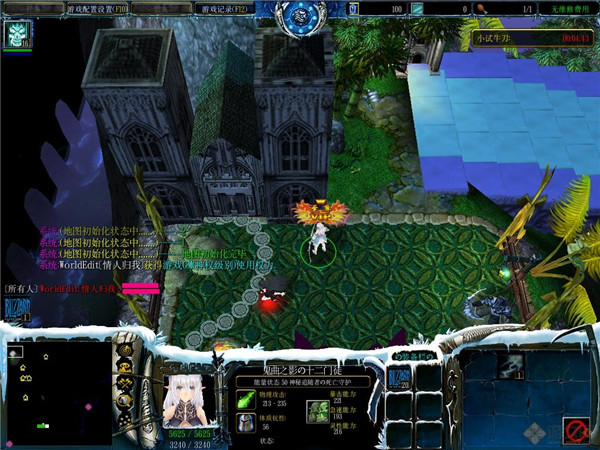Open the 游戏配置设置 (F10) menu
The width and height of the screenshot is (600, 450).
tap(96, 8)
